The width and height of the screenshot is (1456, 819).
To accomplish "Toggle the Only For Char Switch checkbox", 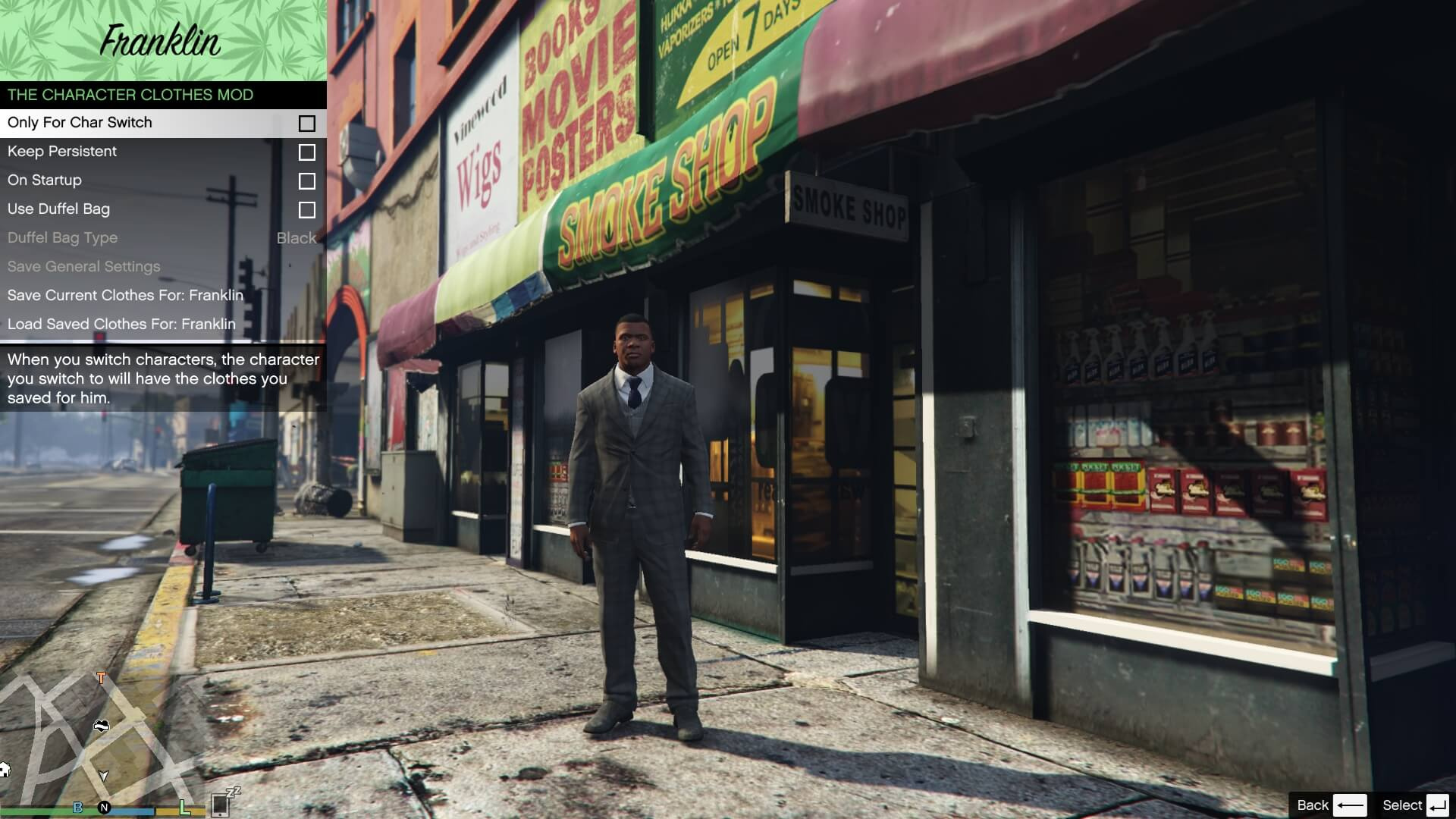I will [x=306, y=124].
